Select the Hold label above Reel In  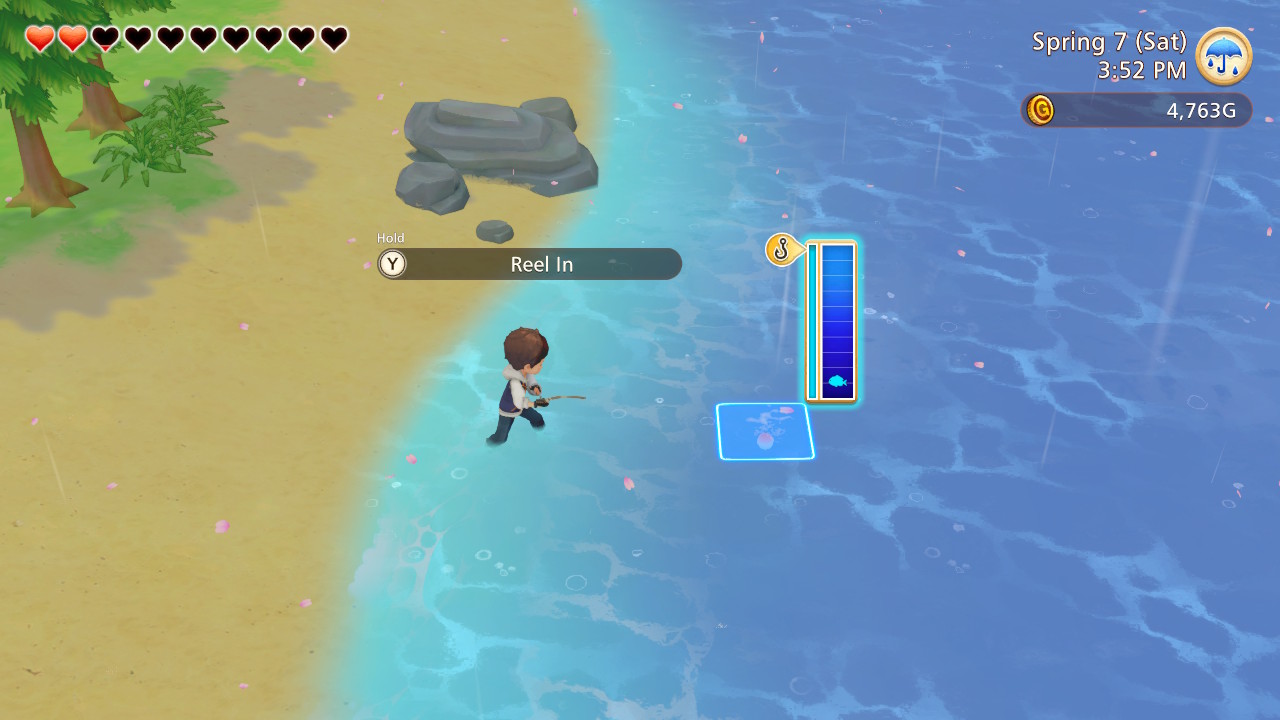point(391,238)
